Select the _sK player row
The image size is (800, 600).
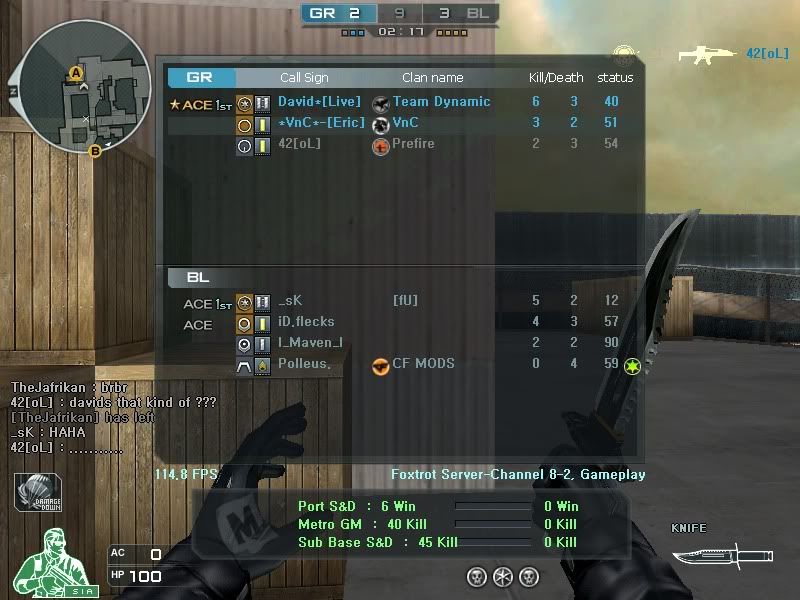click(400, 301)
